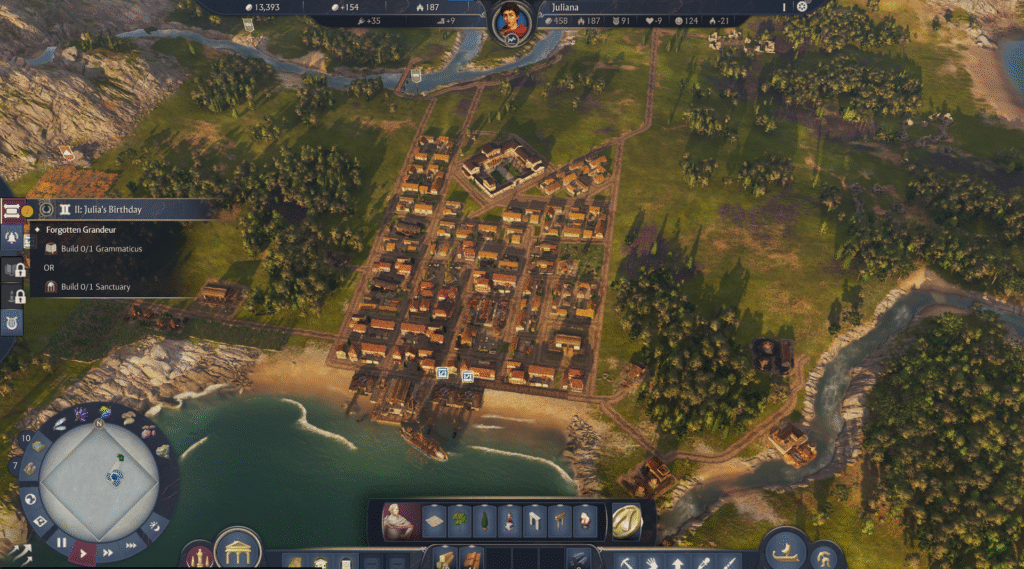Viewport: 1024px width, 569px height.
Task: Choose the stone arch ornament slot
Action: [x=534, y=520]
